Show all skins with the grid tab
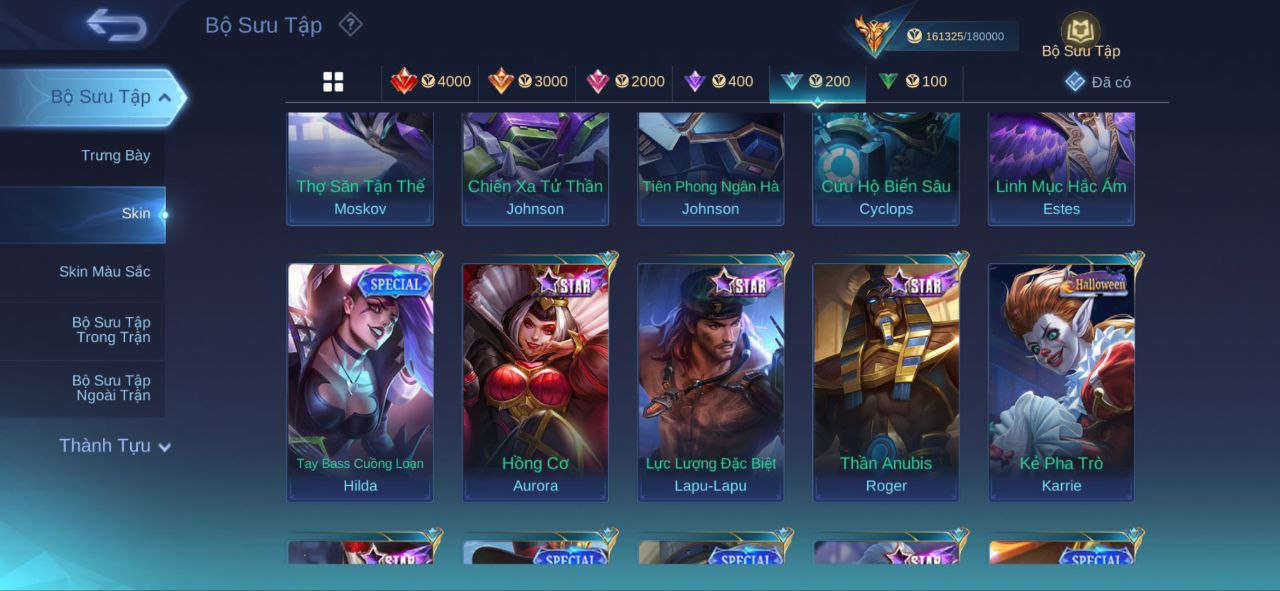 [333, 82]
